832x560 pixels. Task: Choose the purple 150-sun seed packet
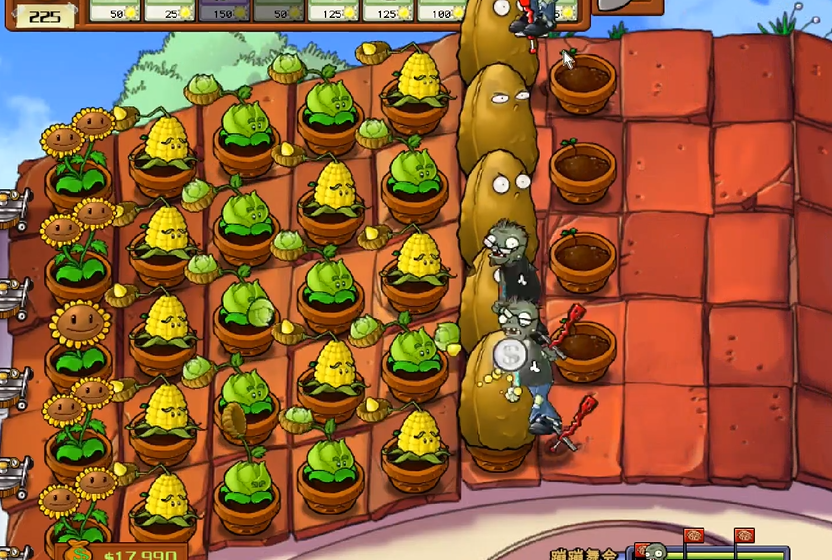click(x=223, y=10)
